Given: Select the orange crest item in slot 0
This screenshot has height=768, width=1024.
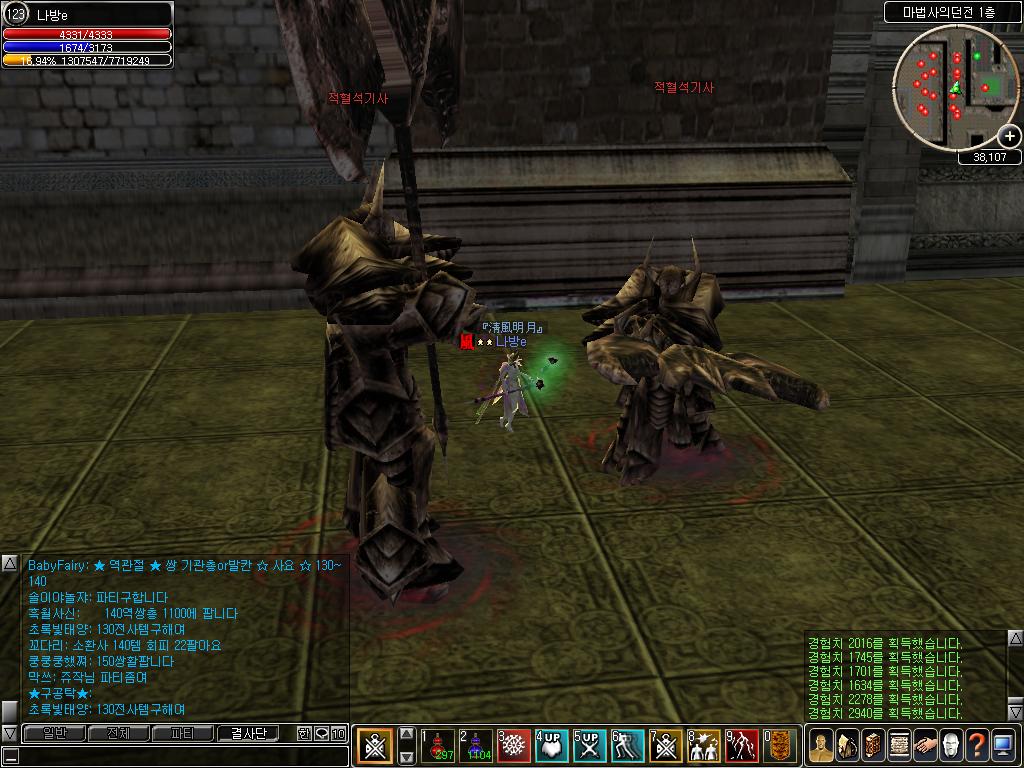Looking at the screenshot, I should pos(780,746).
